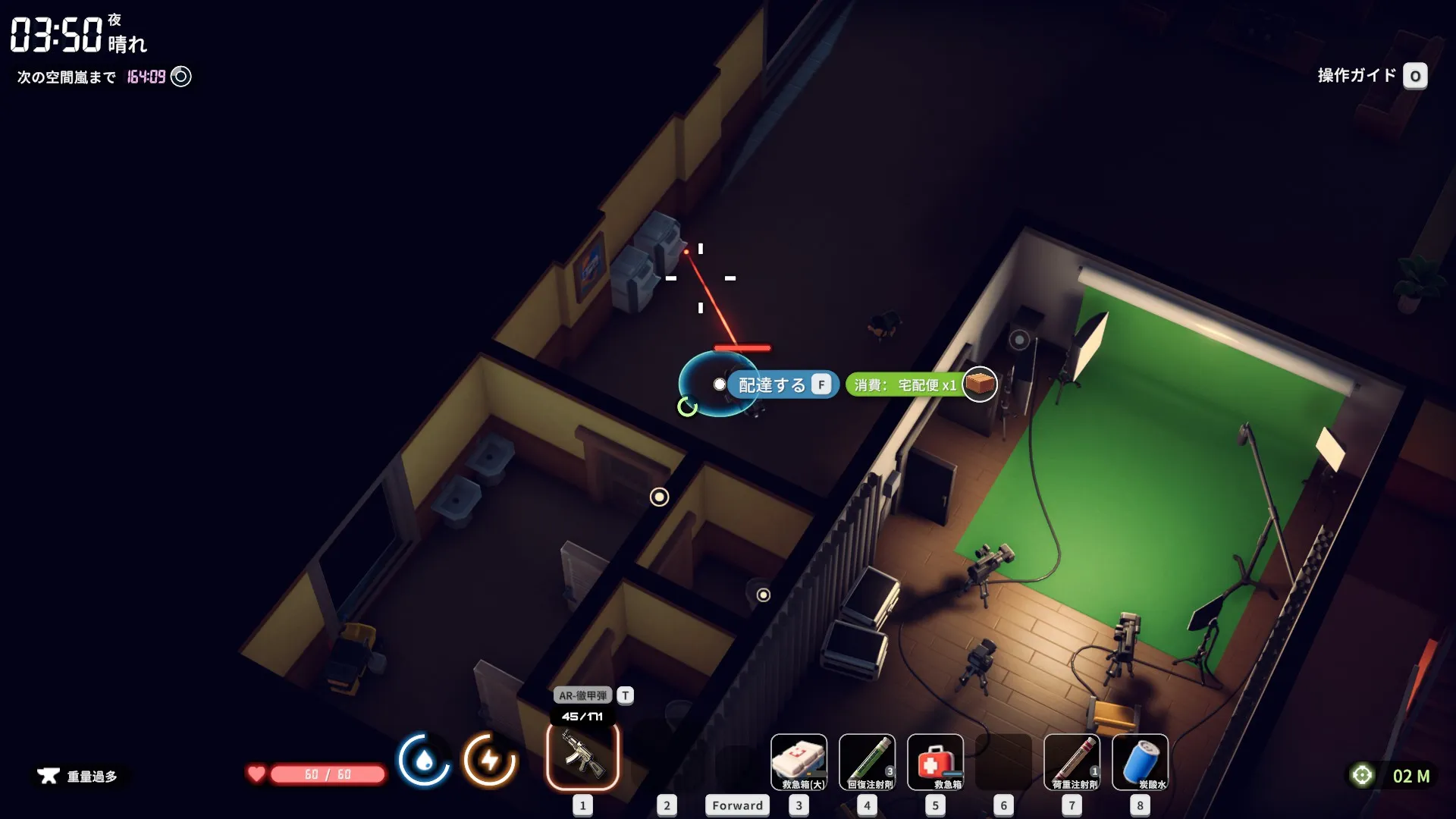Pick the blue soda can (炭酸水)

[1140, 761]
